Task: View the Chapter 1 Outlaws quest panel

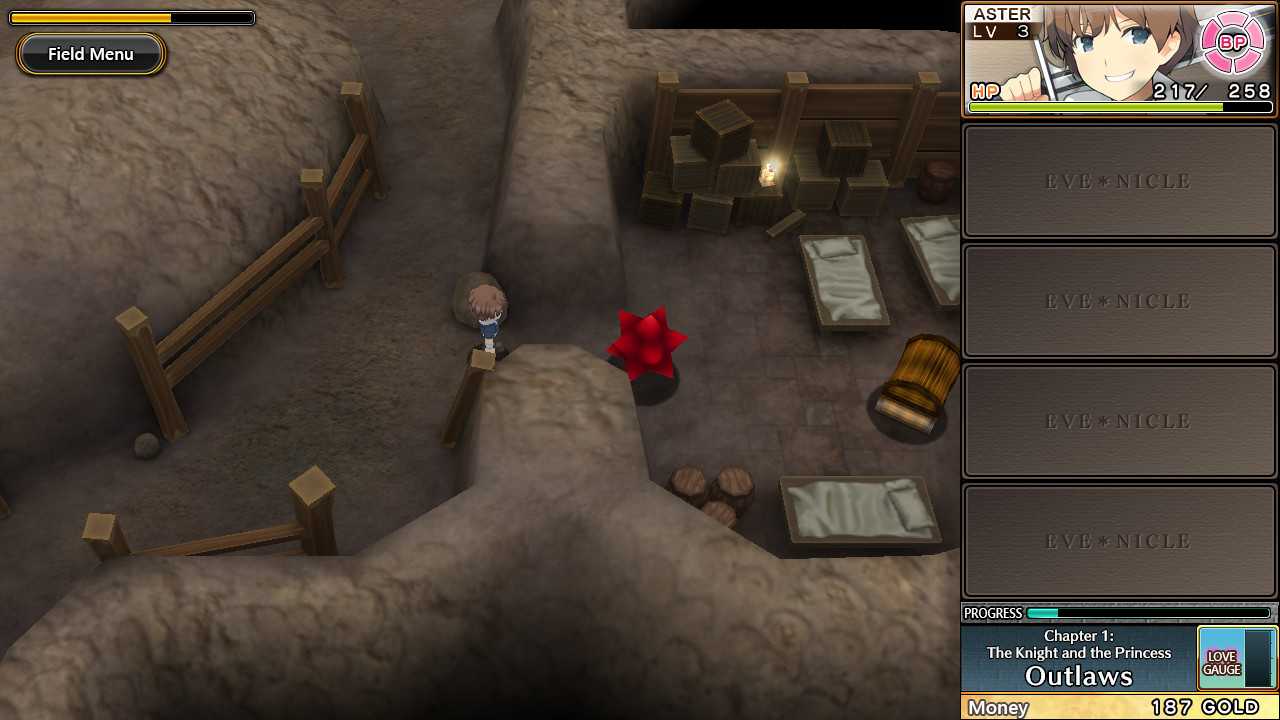Action: (1078, 658)
